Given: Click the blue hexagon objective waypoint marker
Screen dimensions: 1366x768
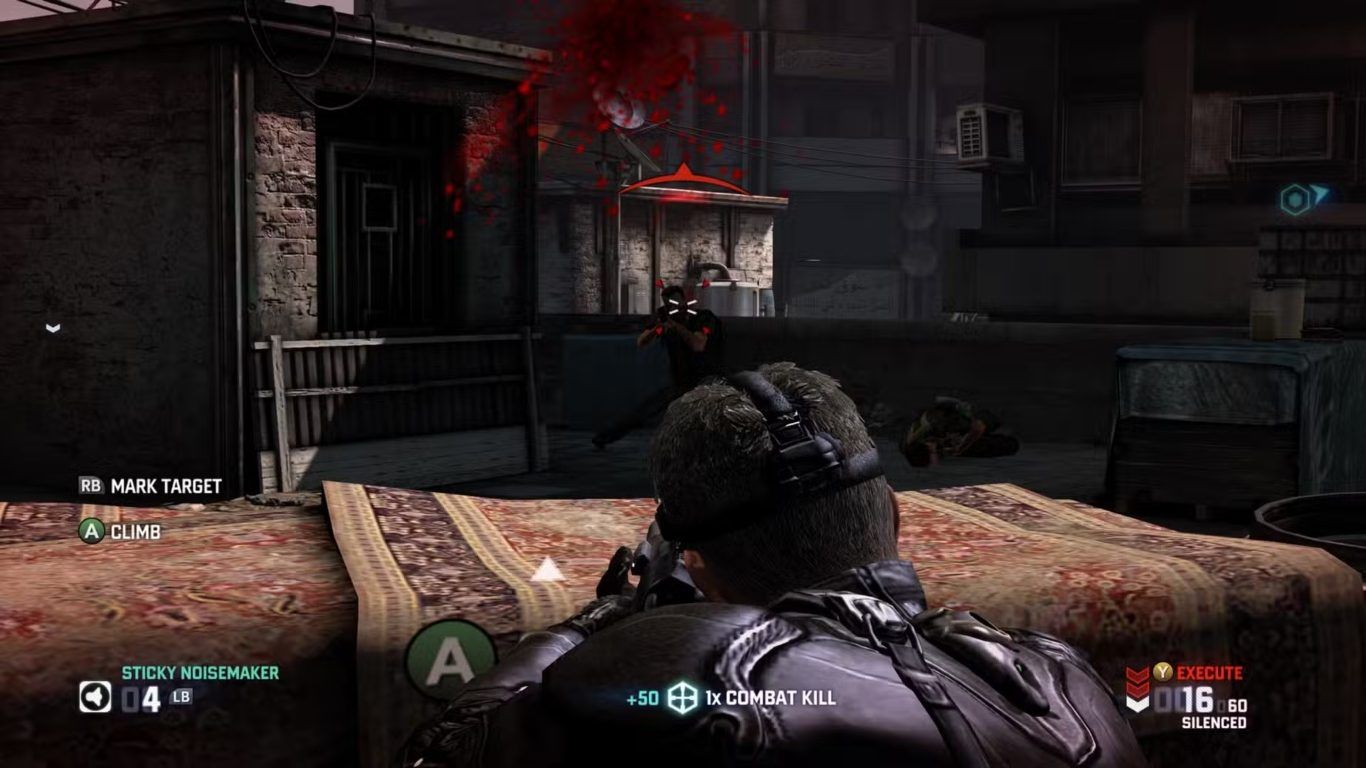Looking at the screenshot, I should [1296, 200].
